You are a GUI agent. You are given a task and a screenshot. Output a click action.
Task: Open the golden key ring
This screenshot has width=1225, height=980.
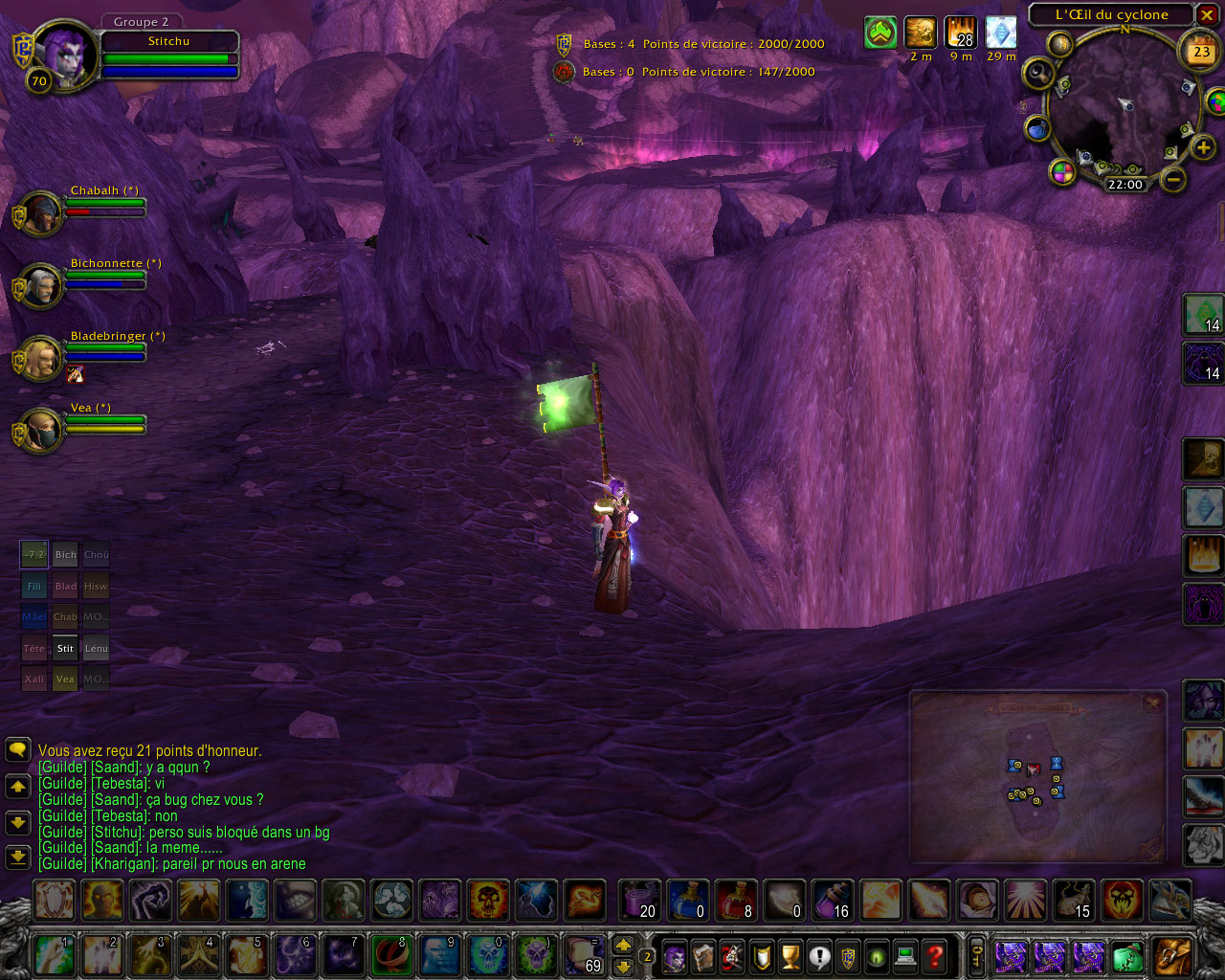tap(976, 954)
